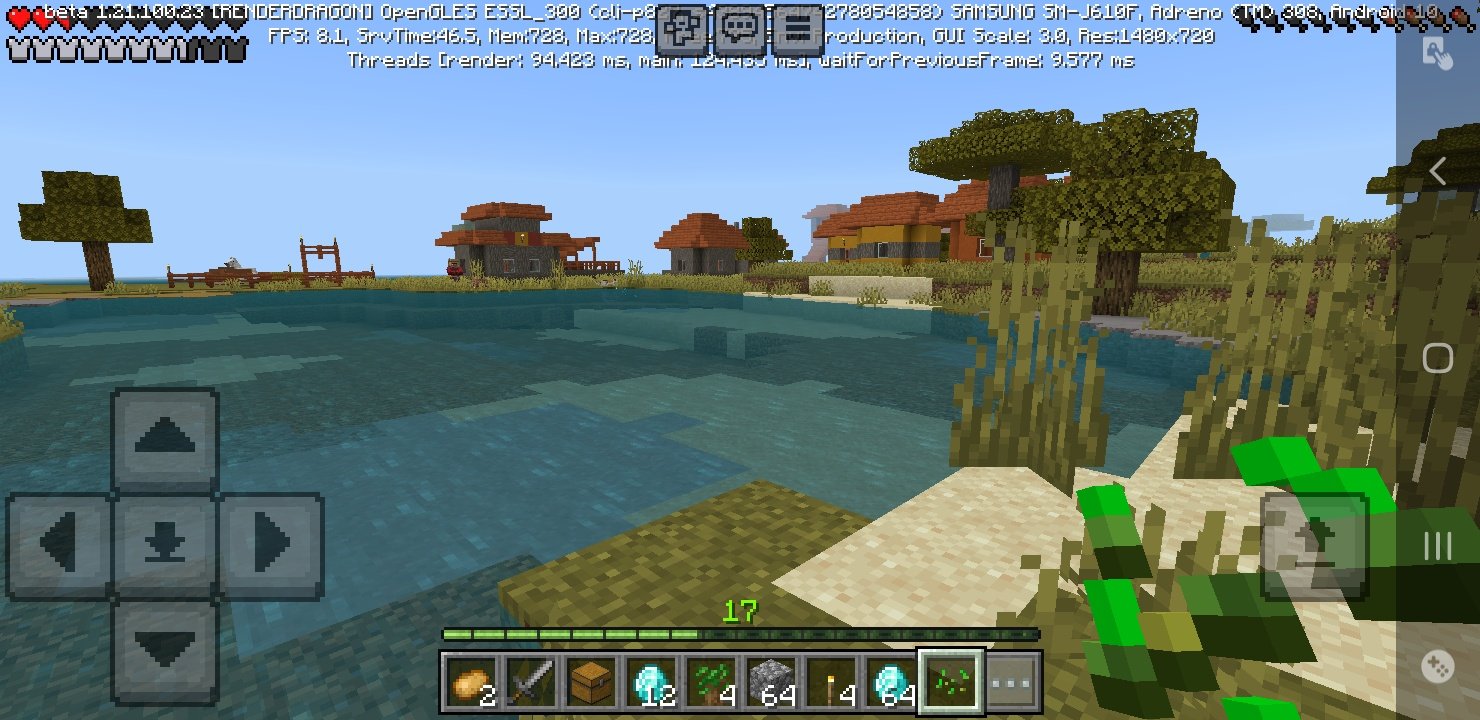Tap the jump button
1480x720 pixels.
click(1312, 545)
